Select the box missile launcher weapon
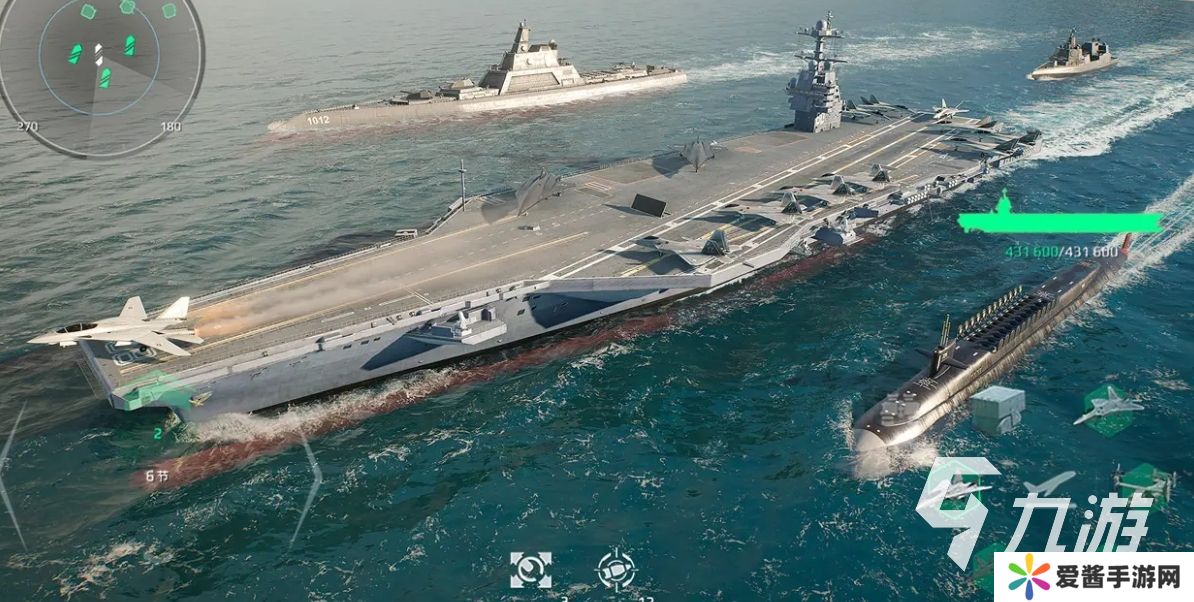The height and width of the screenshot is (602, 1194). tap(997, 408)
